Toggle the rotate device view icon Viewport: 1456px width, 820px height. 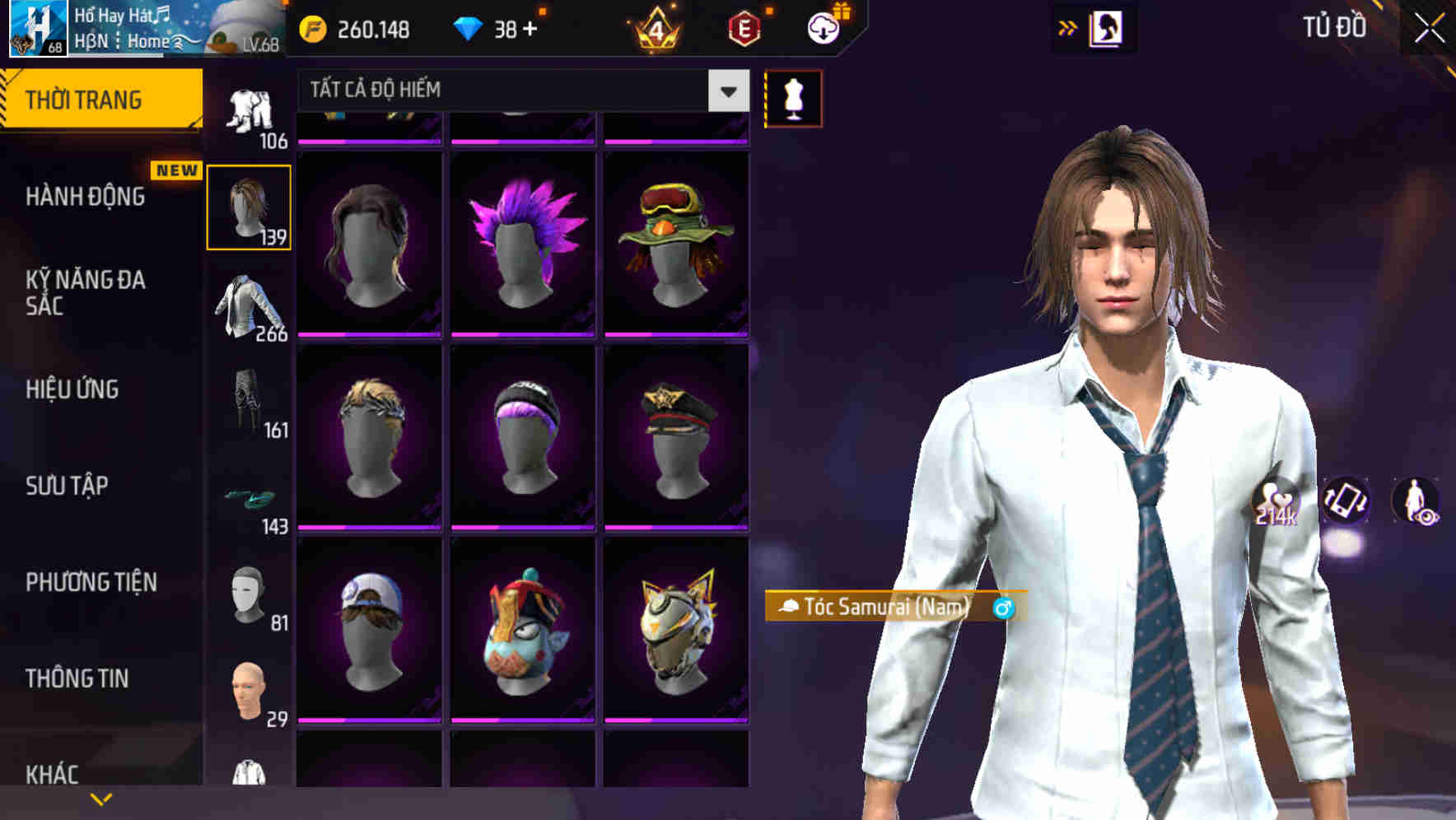coord(1346,502)
